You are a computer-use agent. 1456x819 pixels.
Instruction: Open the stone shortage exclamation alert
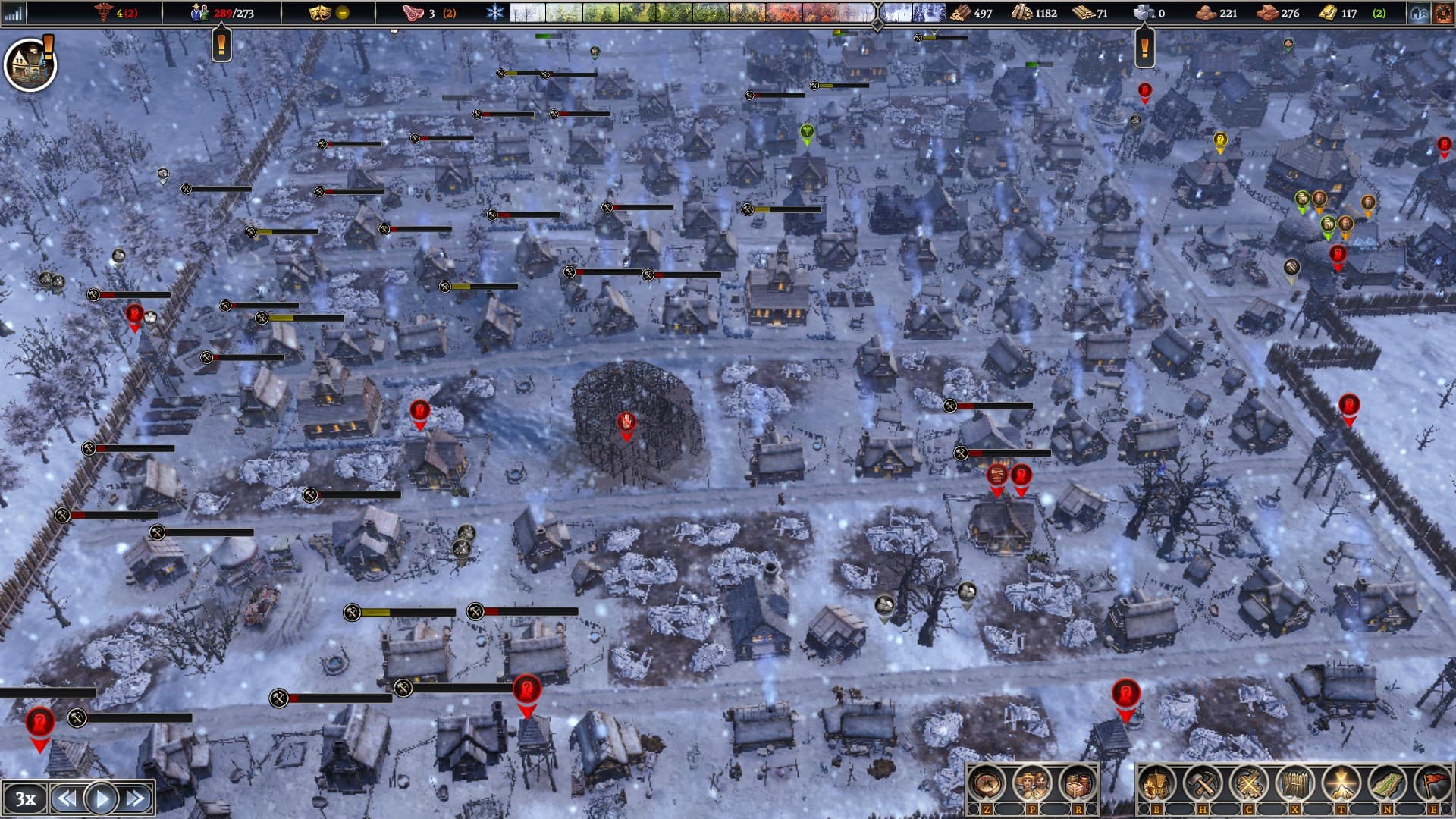[x=1144, y=48]
